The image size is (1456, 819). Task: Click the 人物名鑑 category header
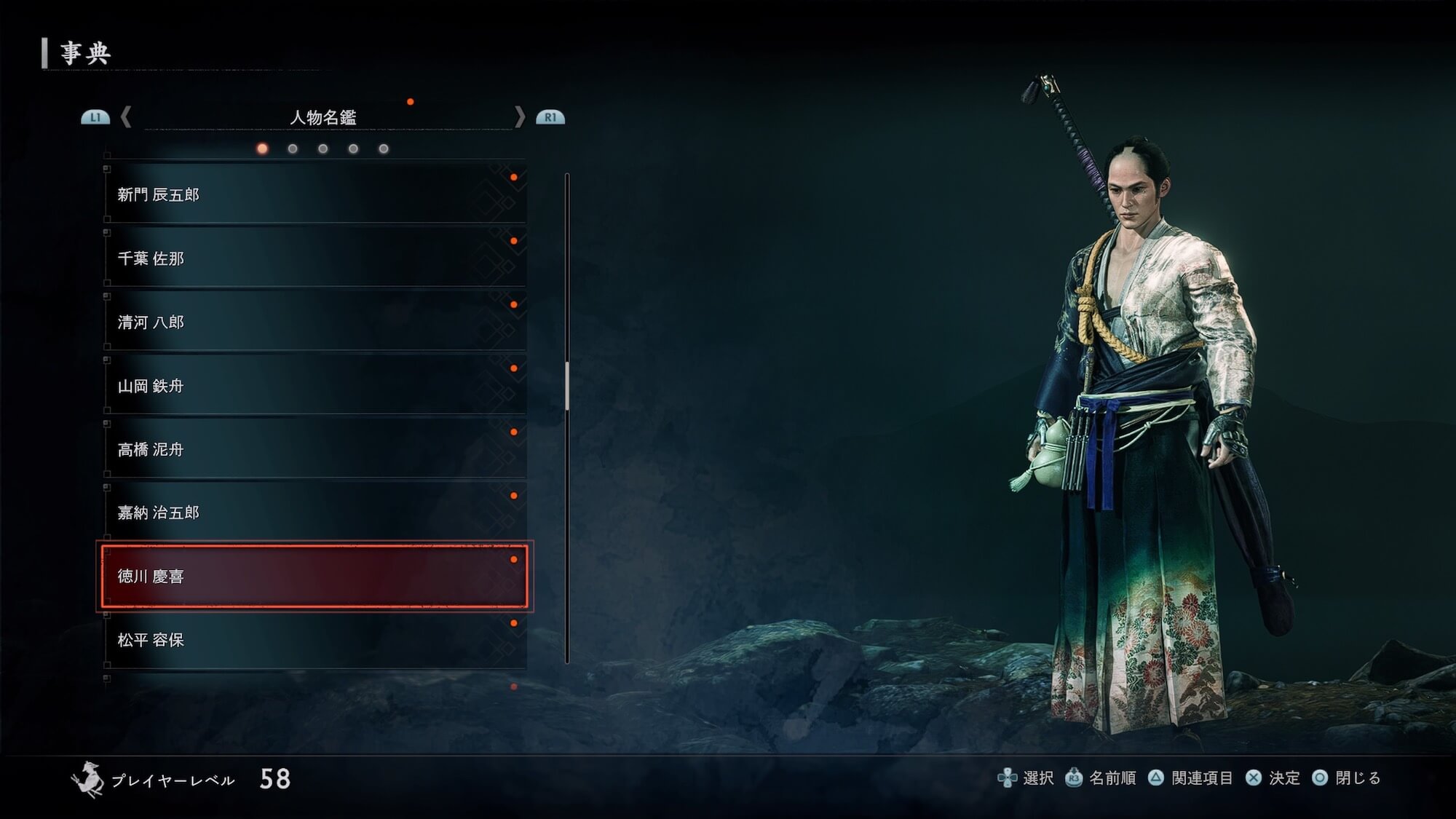323,117
